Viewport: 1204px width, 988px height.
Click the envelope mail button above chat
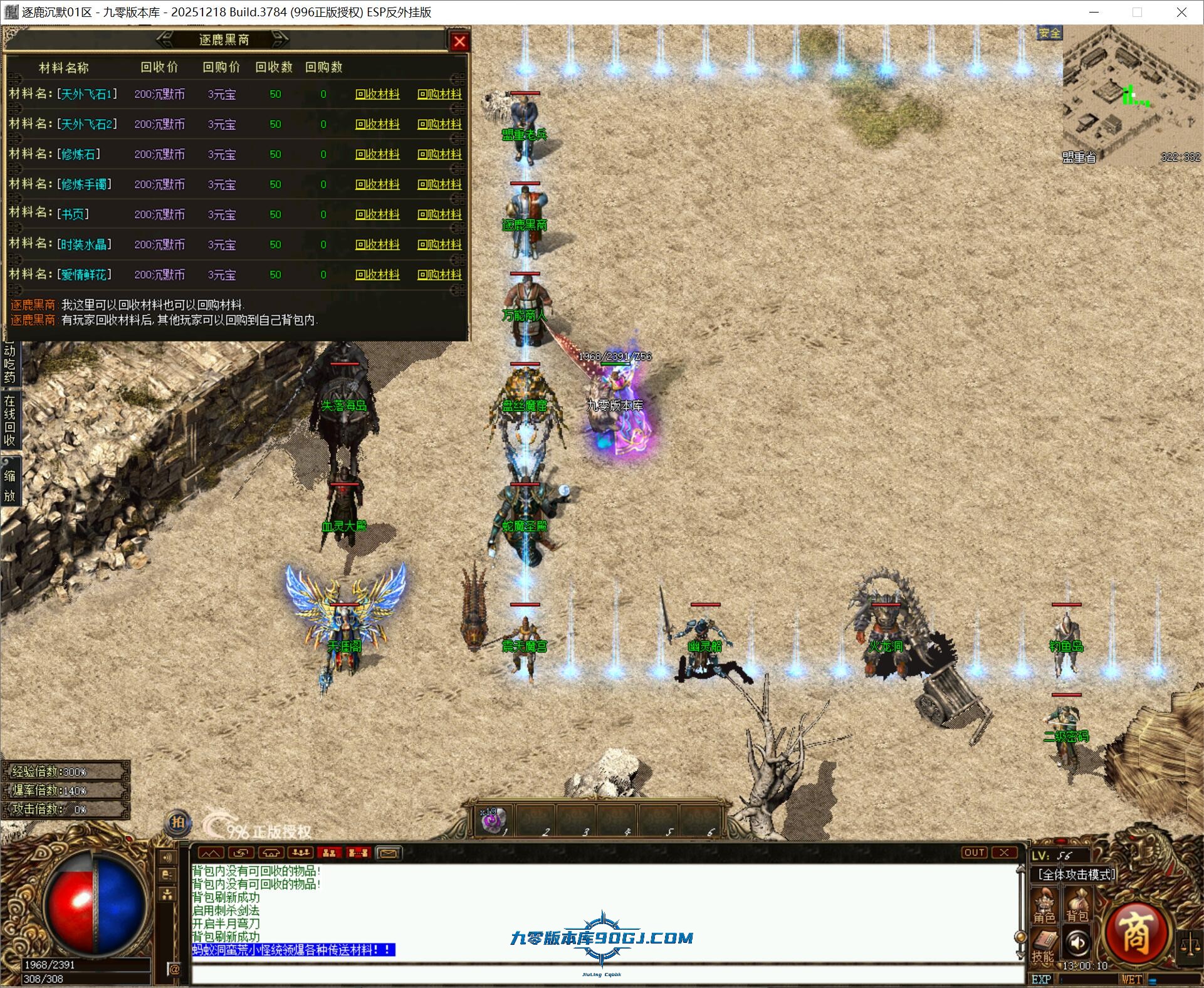pos(388,853)
